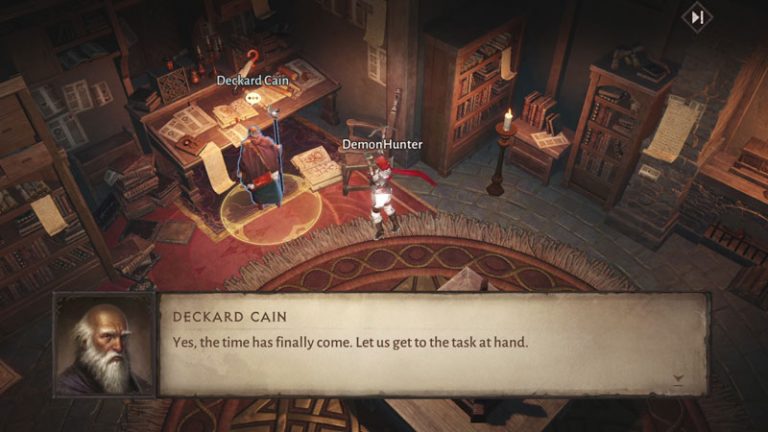Skip the cutscene with the skip button
The height and width of the screenshot is (432, 768).
click(x=697, y=17)
